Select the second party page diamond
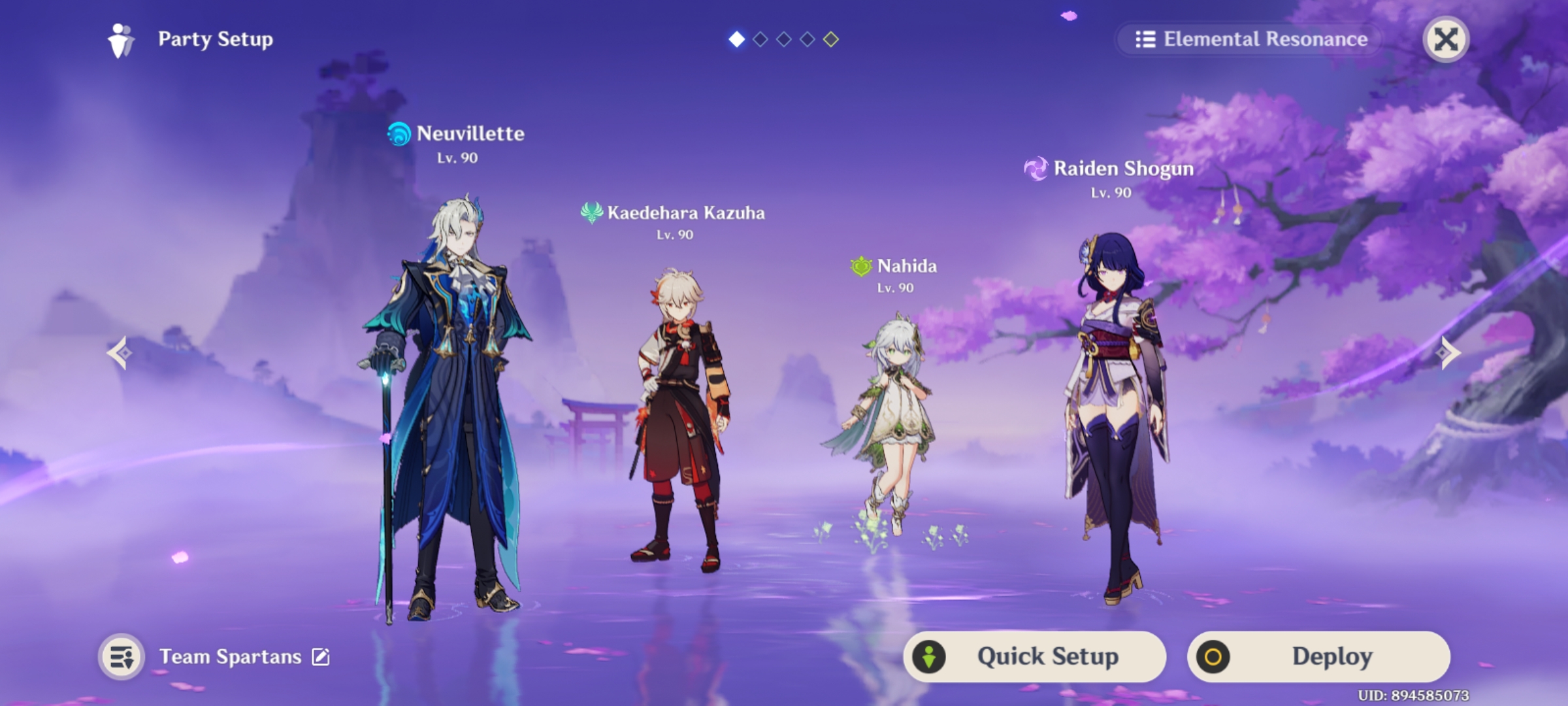Screen dimensions: 1568x706 point(761,39)
